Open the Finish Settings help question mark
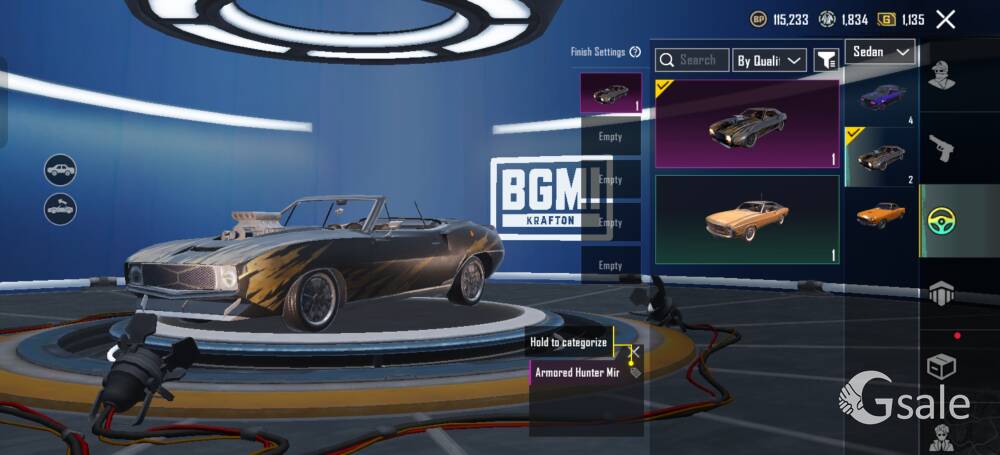 pos(635,52)
